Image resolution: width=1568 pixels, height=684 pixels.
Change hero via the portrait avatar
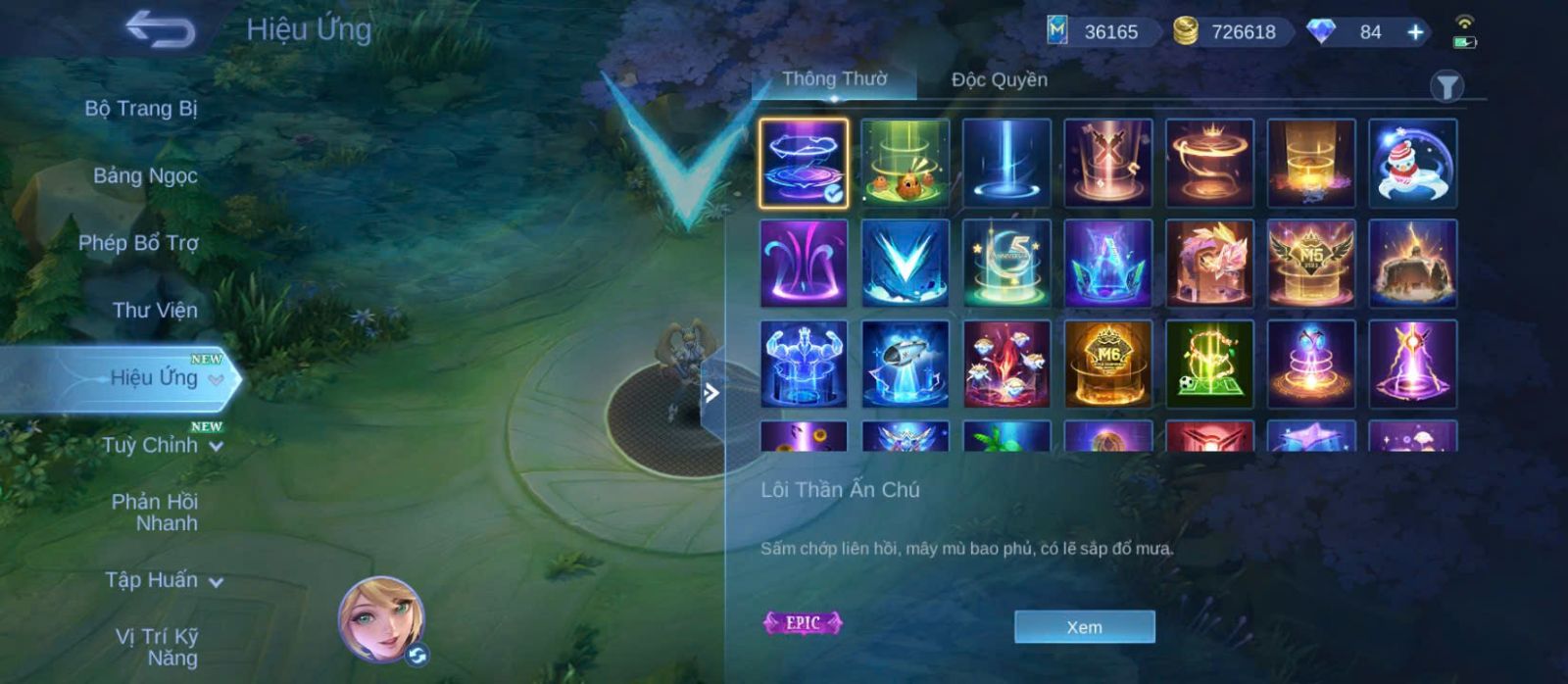381,619
